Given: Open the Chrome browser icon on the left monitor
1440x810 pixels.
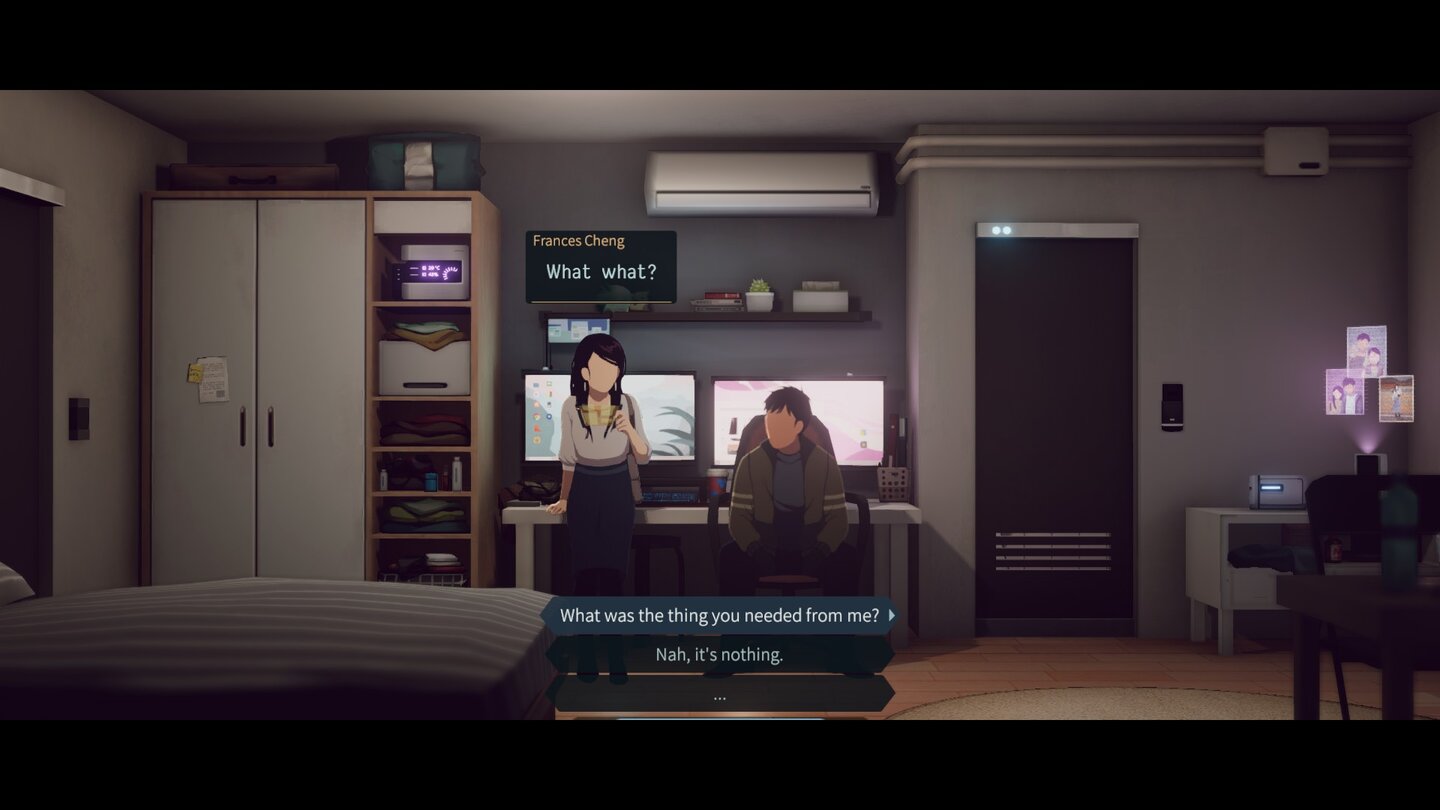Looking at the screenshot, I should [x=537, y=417].
